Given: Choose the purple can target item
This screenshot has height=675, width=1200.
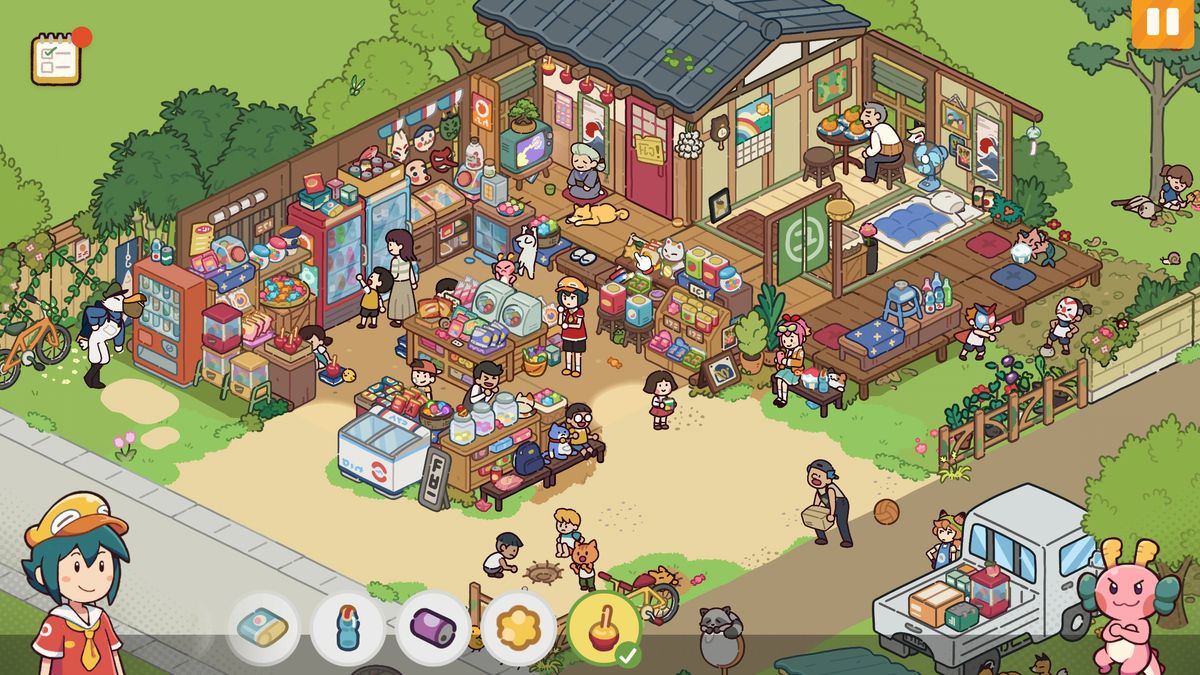Looking at the screenshot, I should [x=433, y=629].
